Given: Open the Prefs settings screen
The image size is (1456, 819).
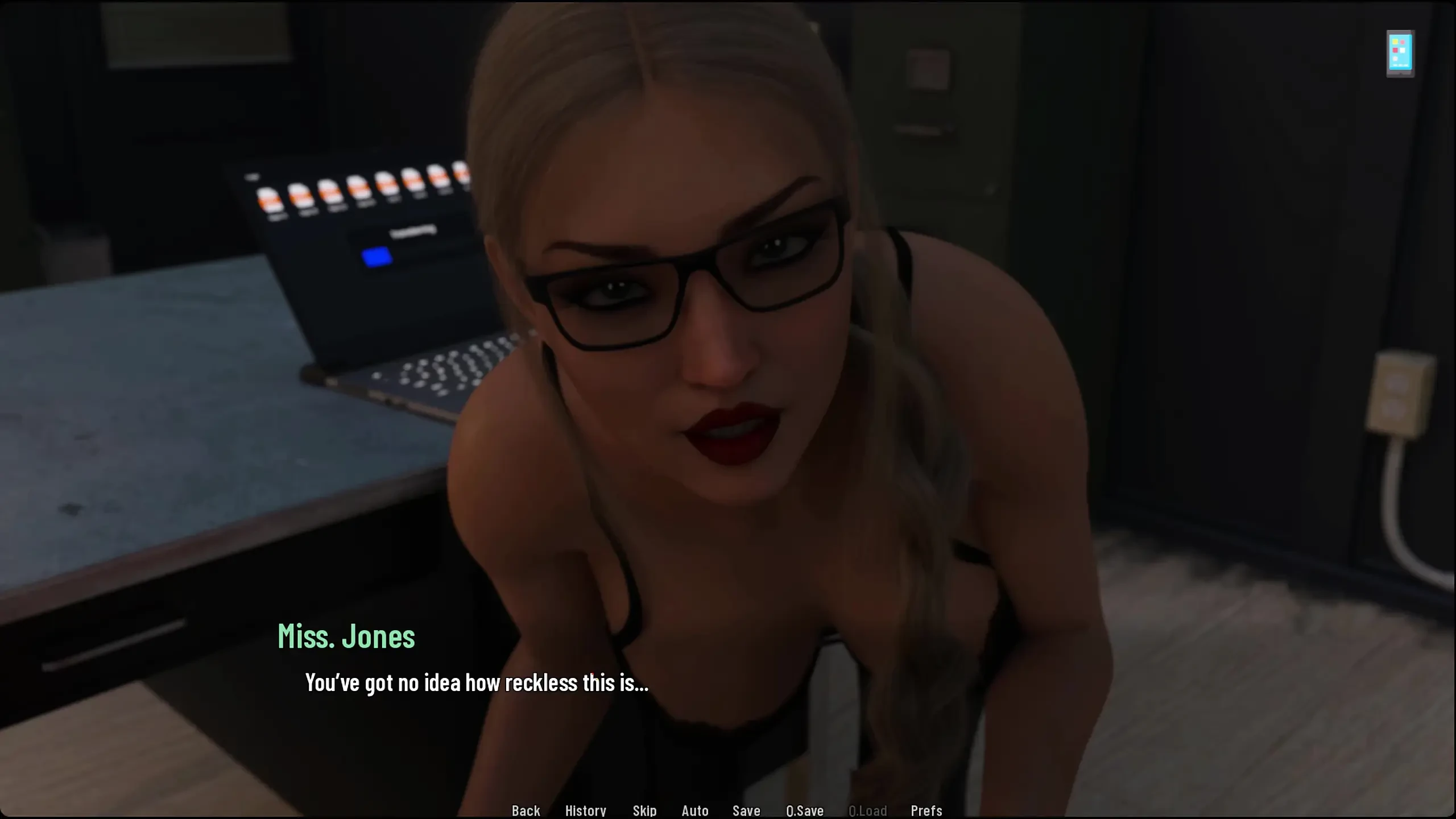Looking at the screenshot, I should click(x=926, y=810).
